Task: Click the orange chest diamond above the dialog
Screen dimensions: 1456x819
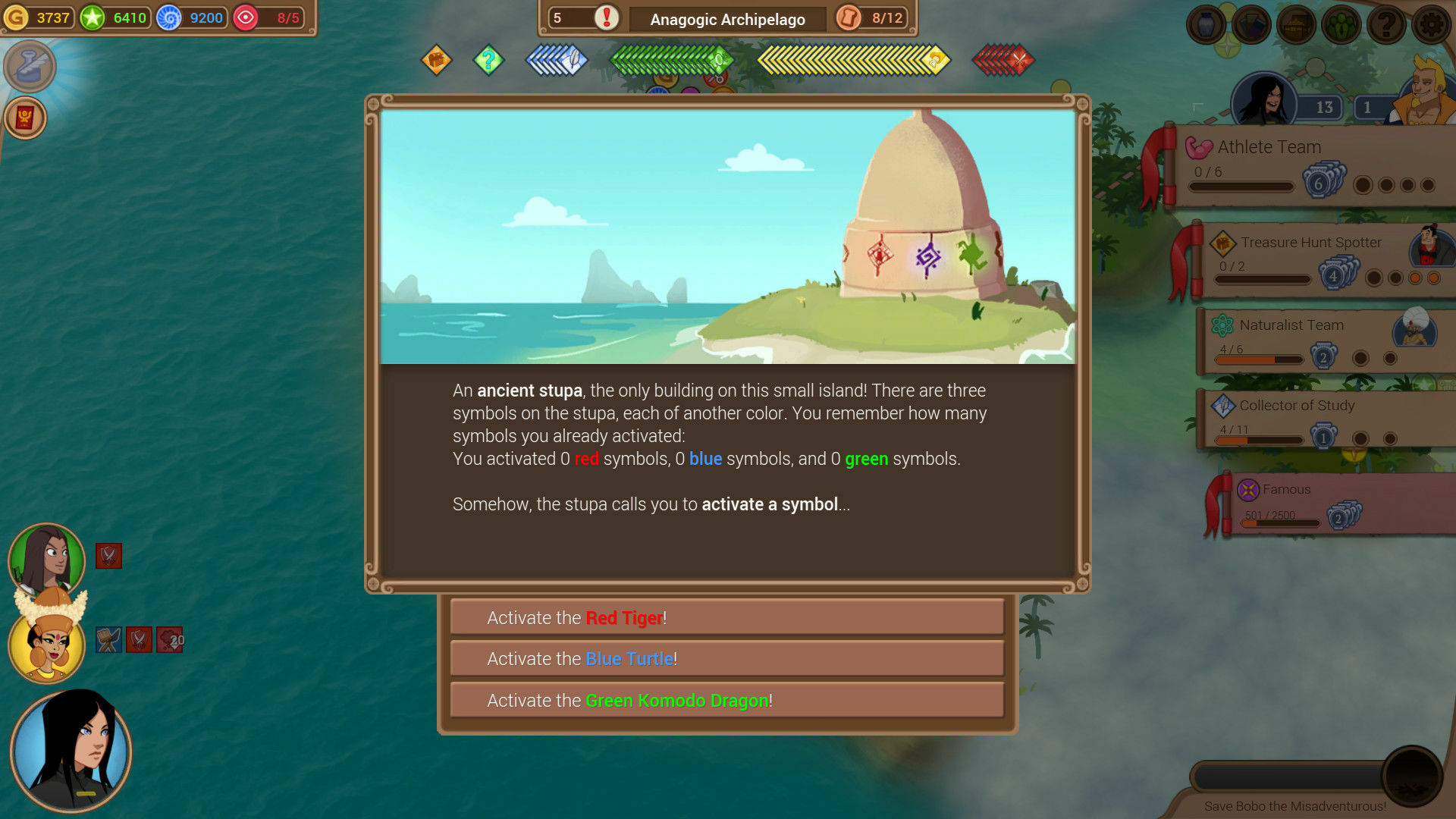Action: pyautogui.click(x=436, y=60)
